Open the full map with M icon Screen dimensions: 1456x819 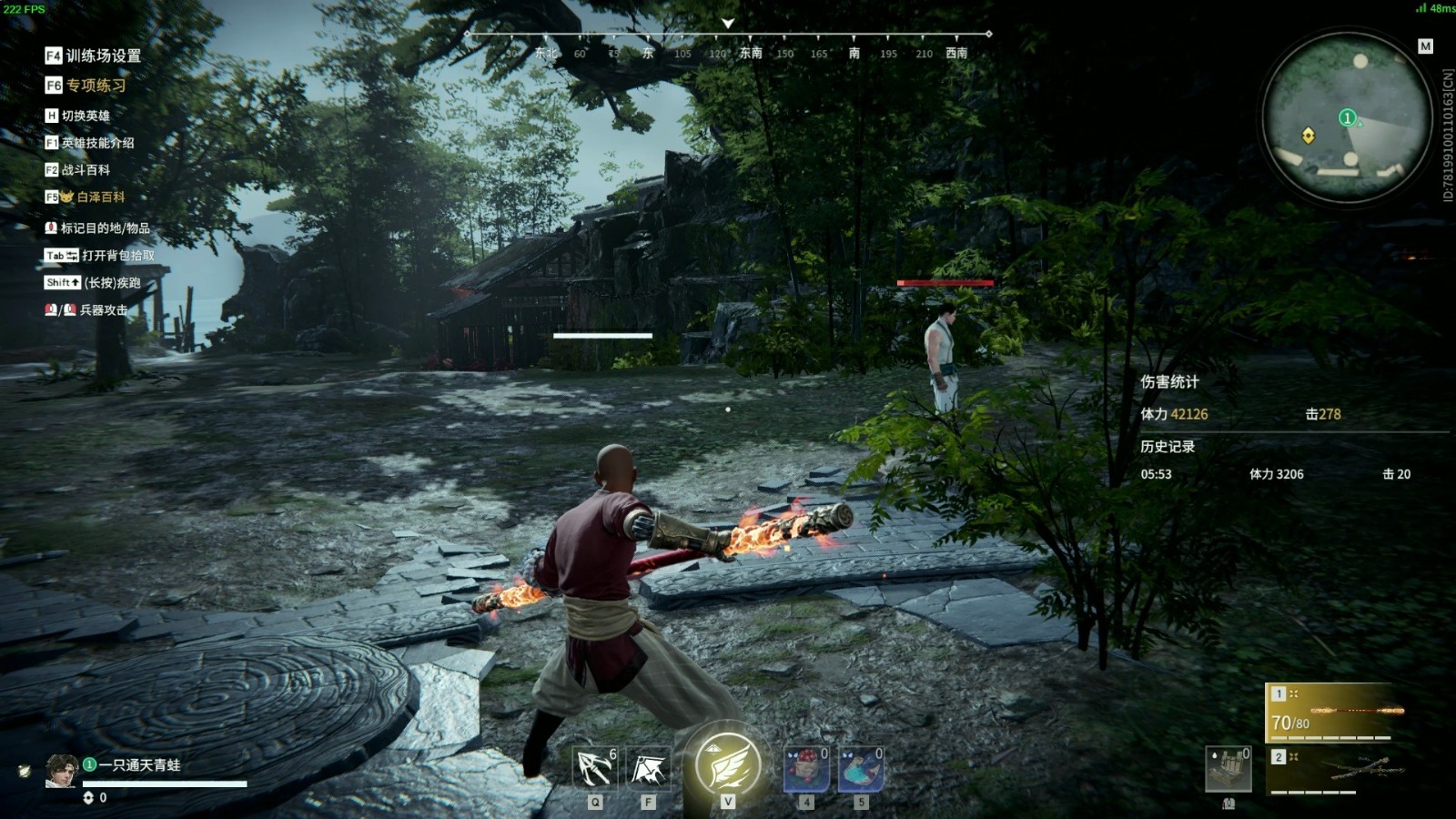1425,46
